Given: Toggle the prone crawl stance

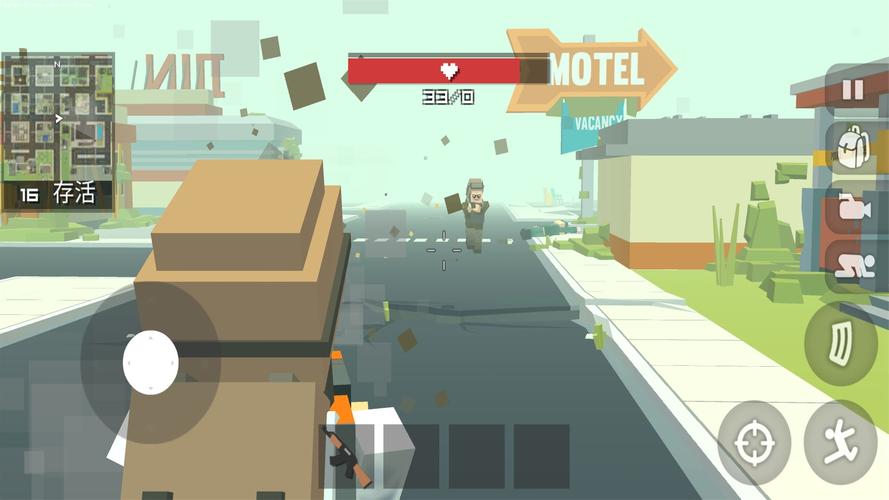Looking at the screenshot, I should [851, 264].
